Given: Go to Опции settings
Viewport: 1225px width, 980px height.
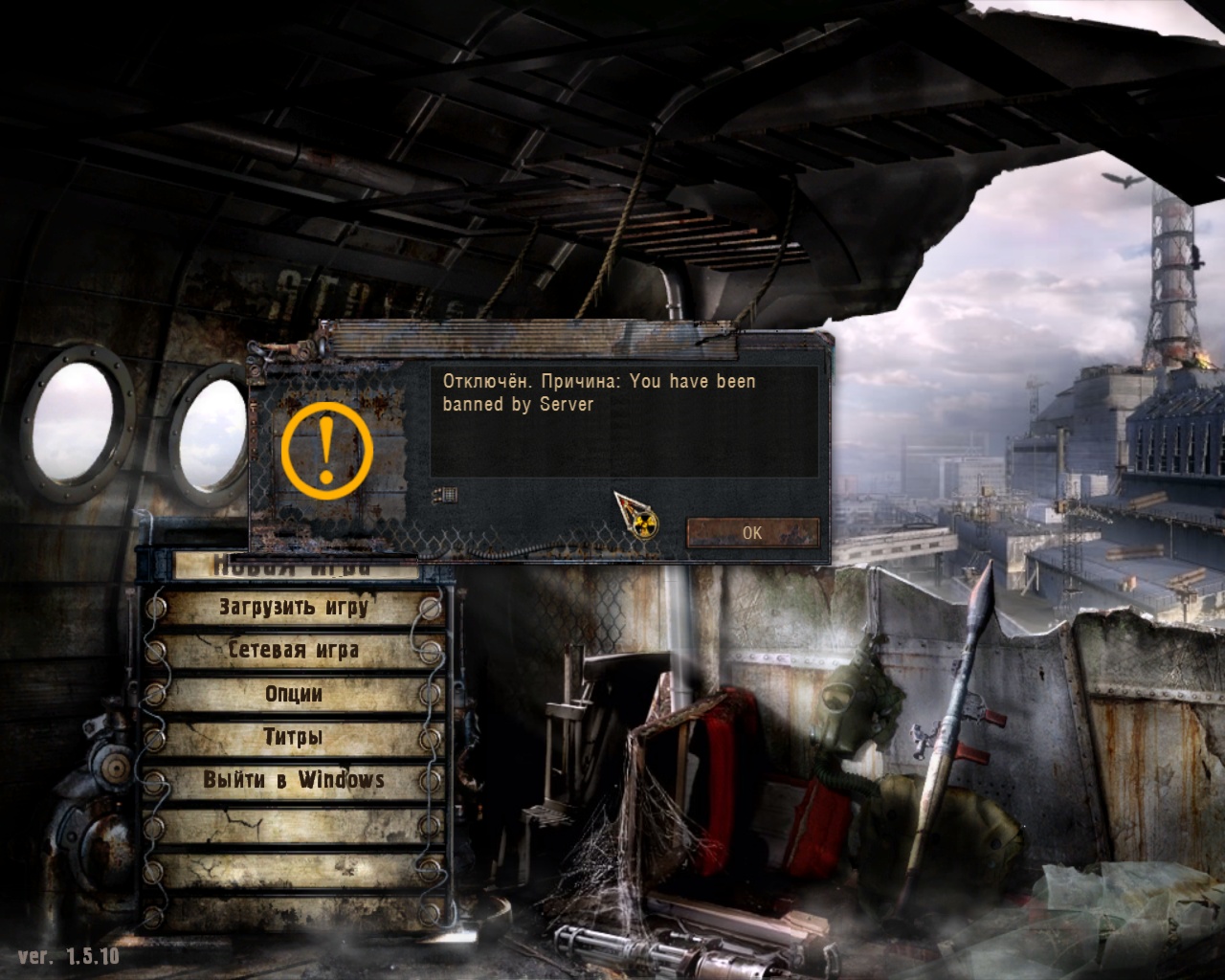Looking at the screenshot, I should point(293,694).
